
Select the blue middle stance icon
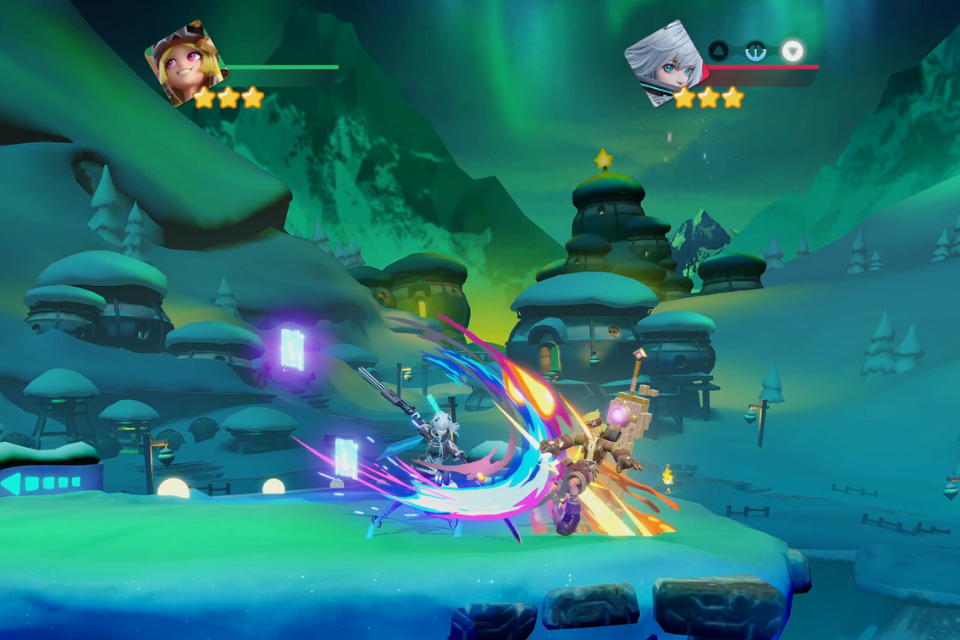click(756, 50)
